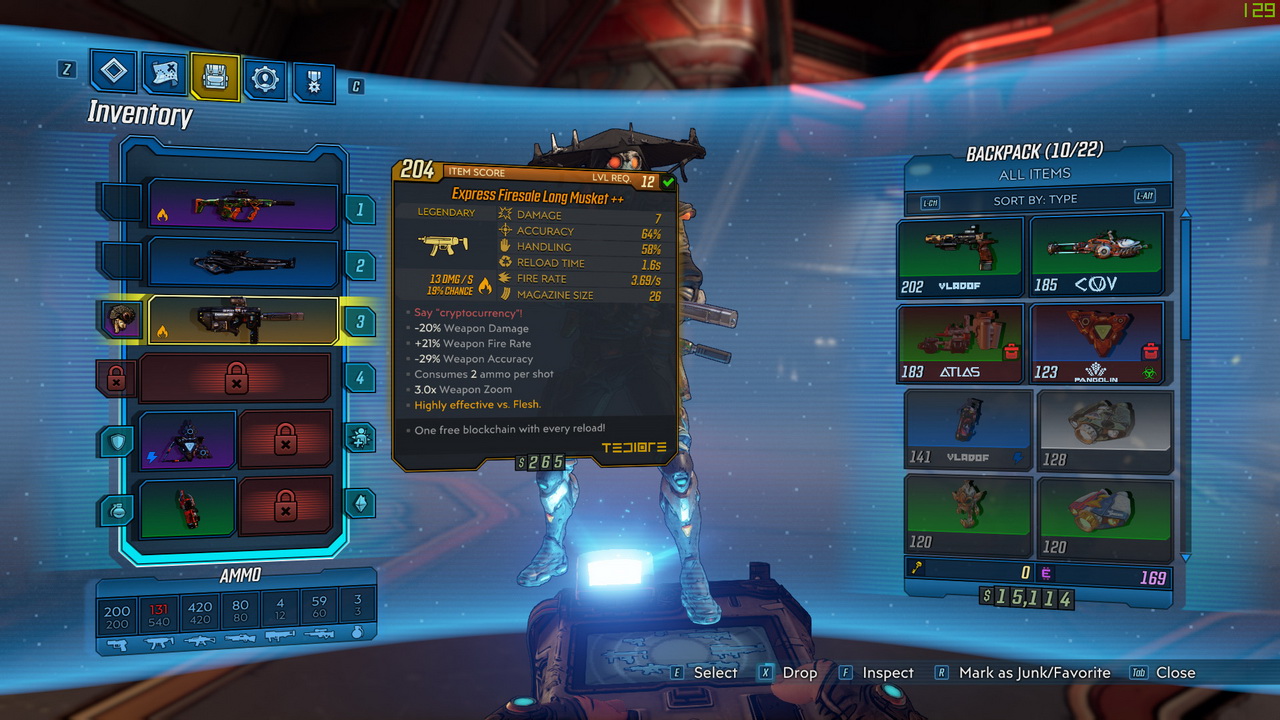Click the locked weapon slot 4
Viewport: 1280px width, 720px height.
tap(236, 378)
